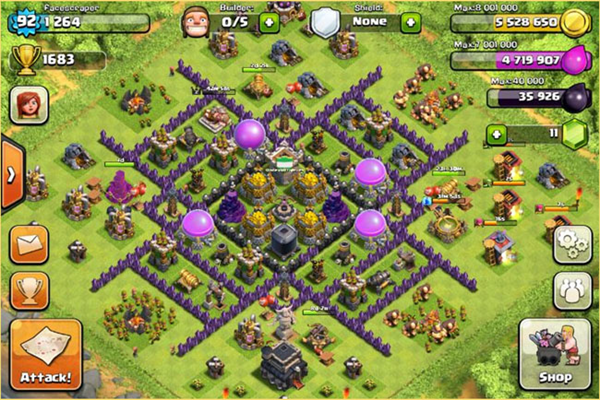Add a builder with the plus button

point(268,21)
